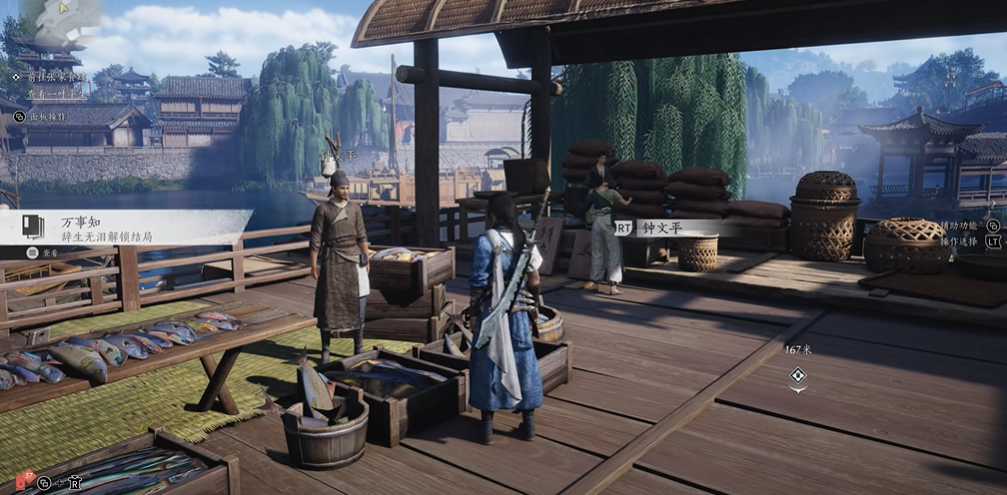Viewport: 1007px width, 495px height.
Task: Open the red season S7 icon
Action: click(x=25, y=479)
